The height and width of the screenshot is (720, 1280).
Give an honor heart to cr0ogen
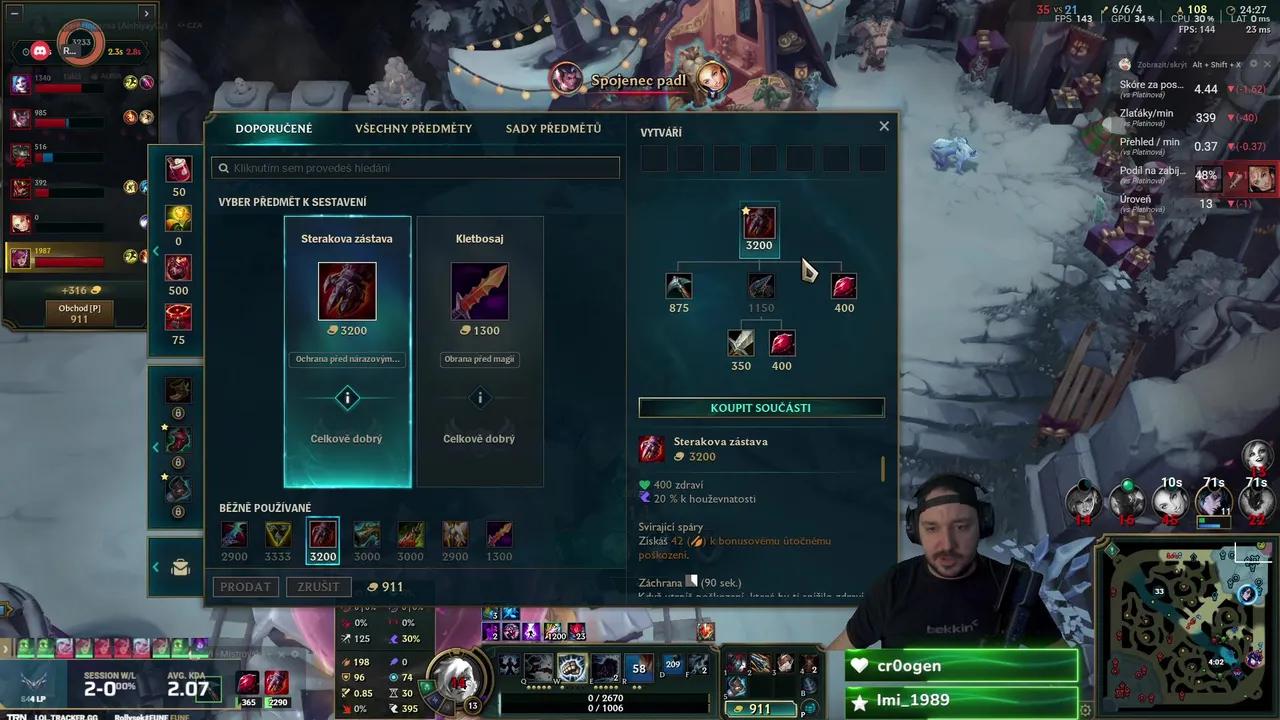858,666
